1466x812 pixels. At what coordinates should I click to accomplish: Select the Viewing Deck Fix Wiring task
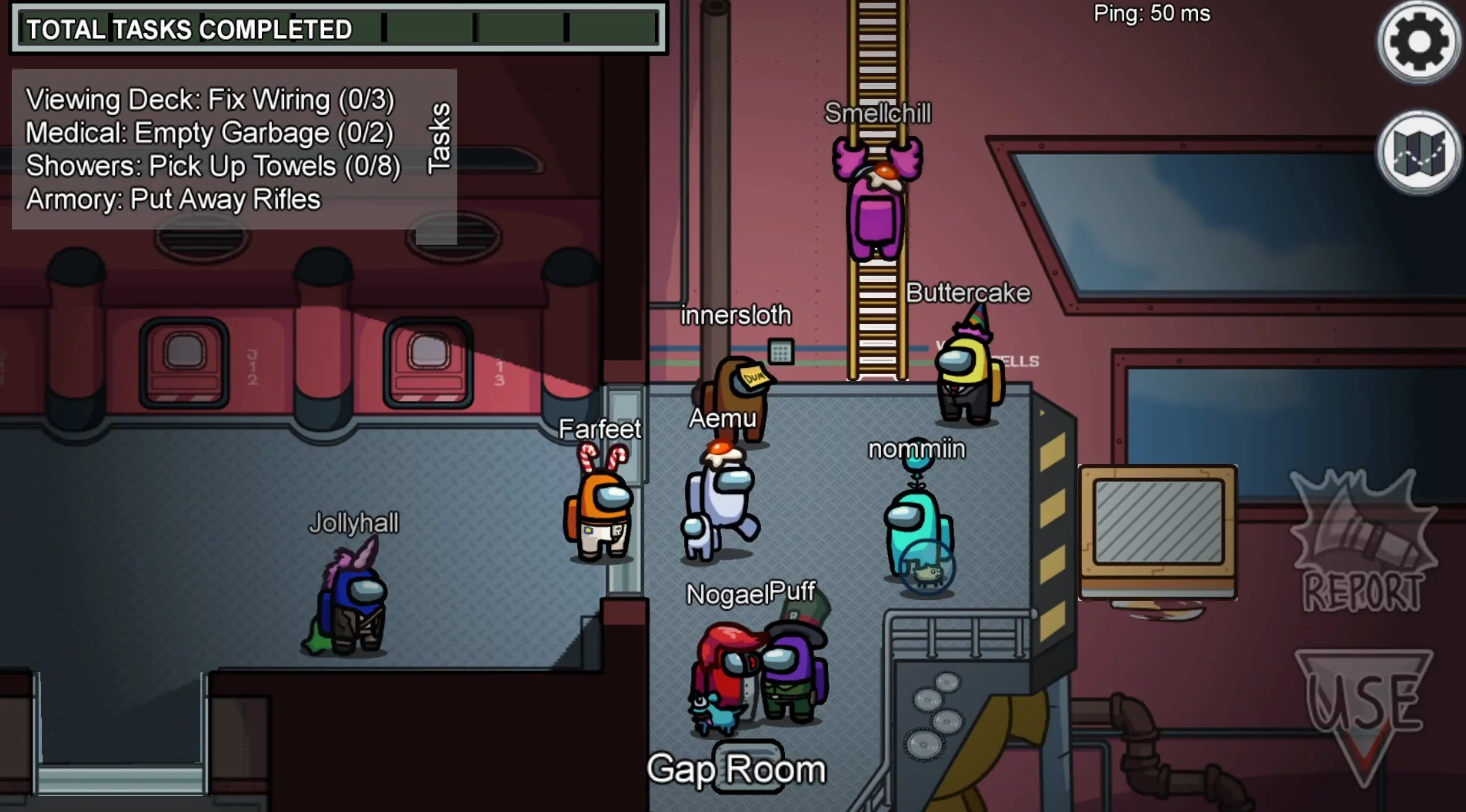(x=210, y=100)
